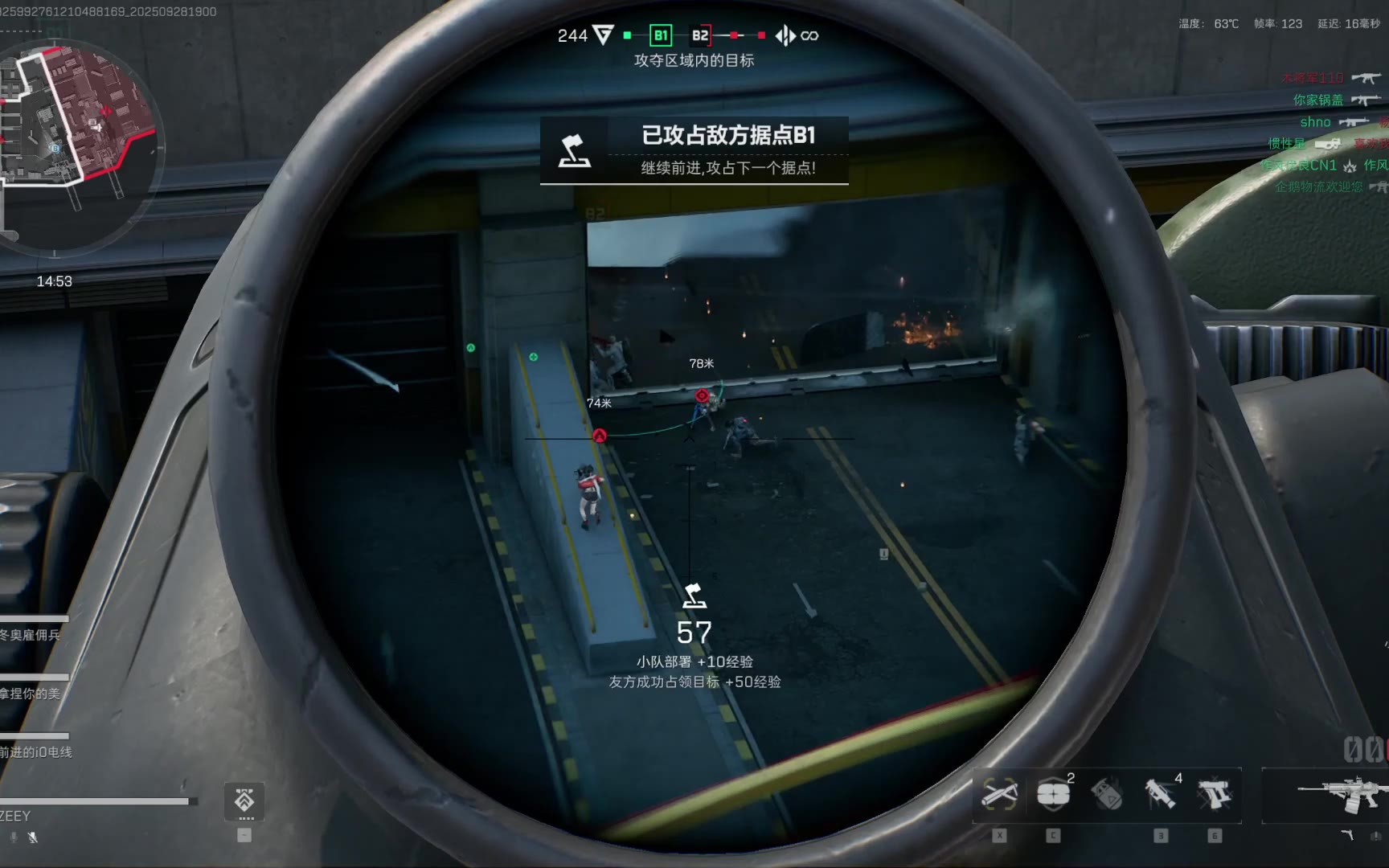This screenshot has height=868, width=1389.
Task: Select the B2 objective marker
Action: click(700, 35)
